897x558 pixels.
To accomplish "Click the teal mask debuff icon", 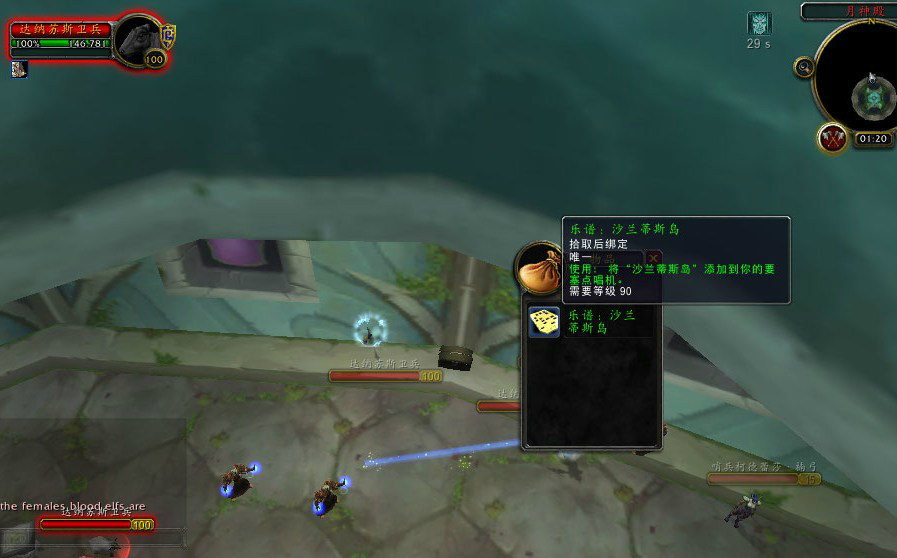I will [759, 23].
